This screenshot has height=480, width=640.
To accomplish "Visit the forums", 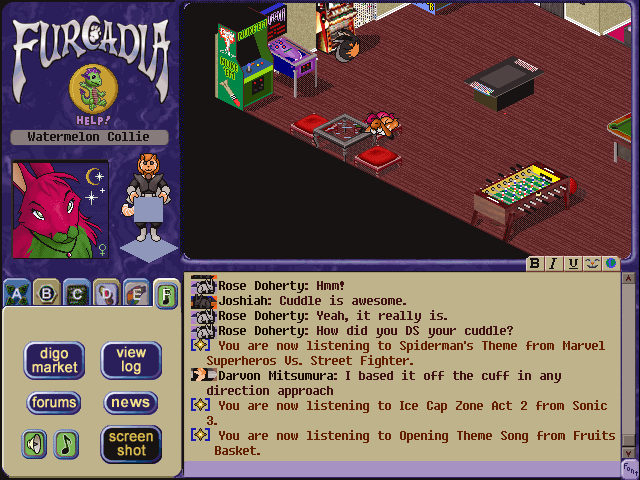I will pyautogui.click(x=54, y=403).
